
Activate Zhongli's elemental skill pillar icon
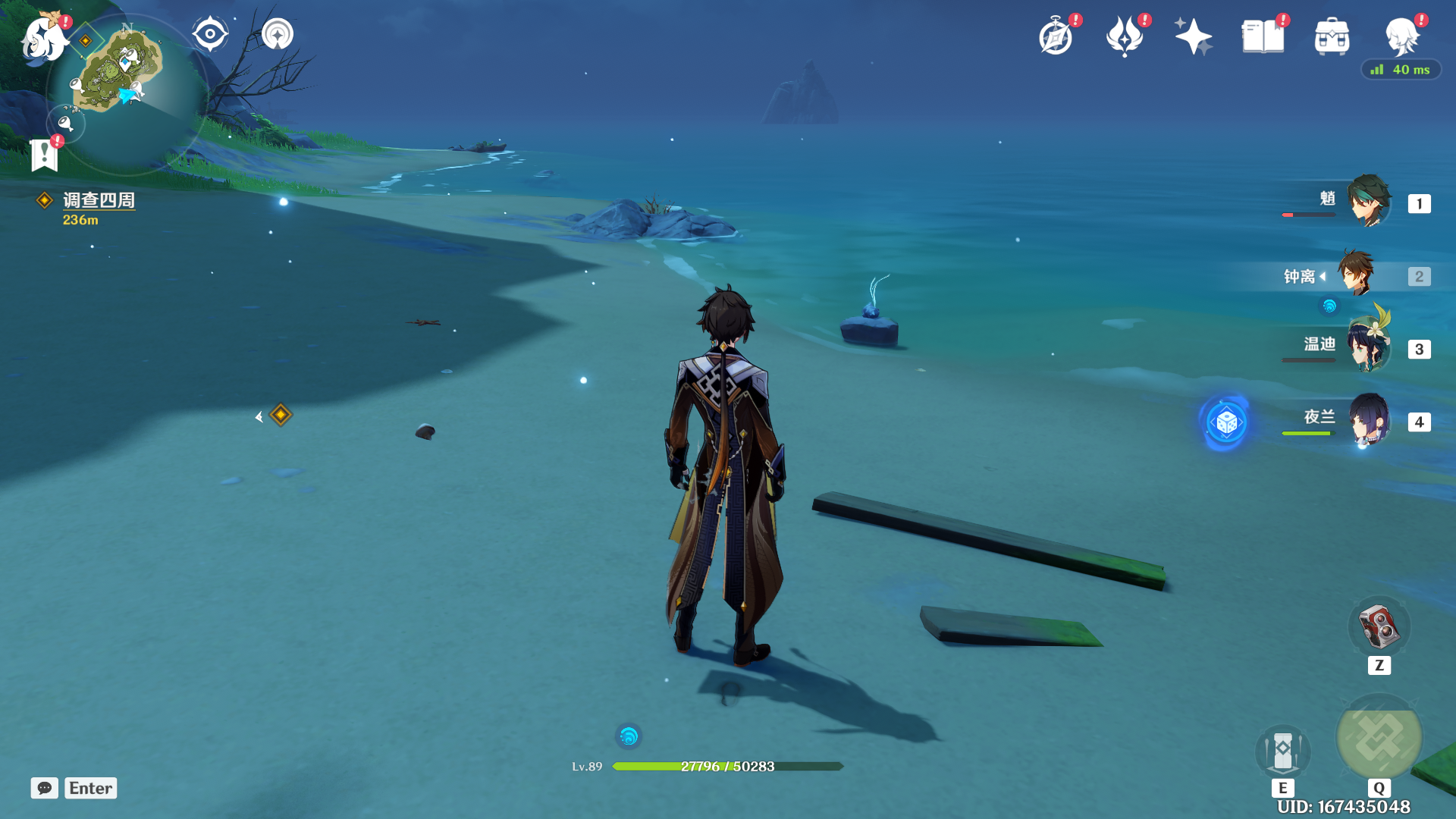1283,752
